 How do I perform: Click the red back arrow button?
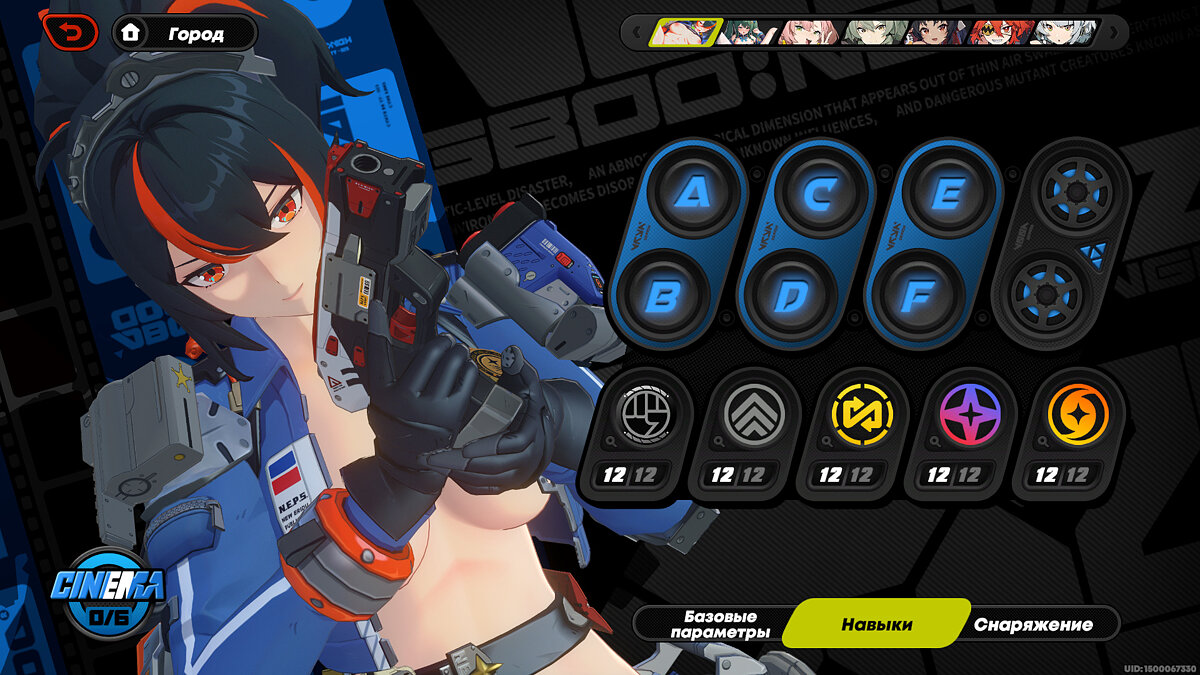click(70, 33)
